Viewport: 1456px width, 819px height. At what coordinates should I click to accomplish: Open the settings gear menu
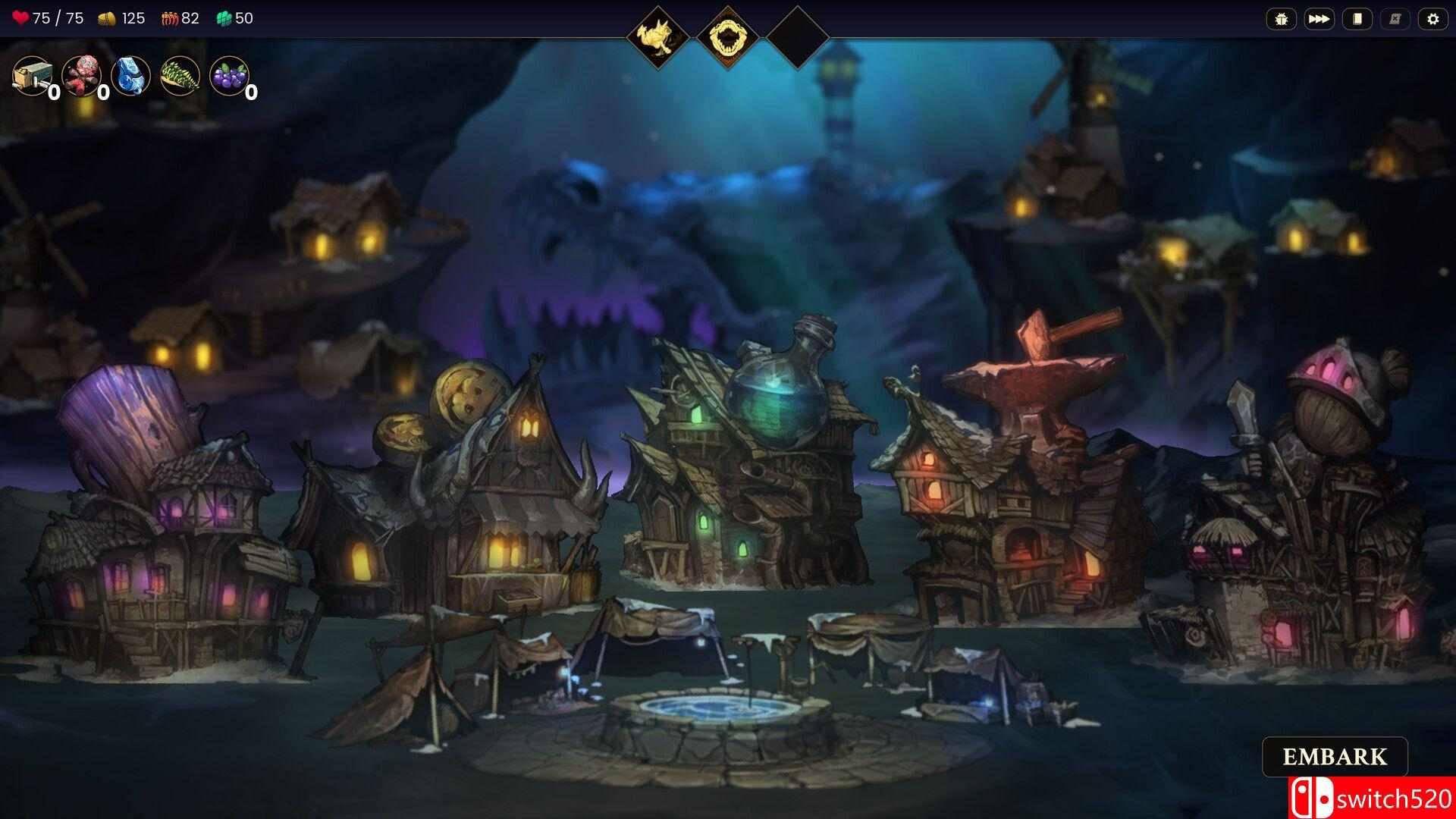[x=1434, y=19]
